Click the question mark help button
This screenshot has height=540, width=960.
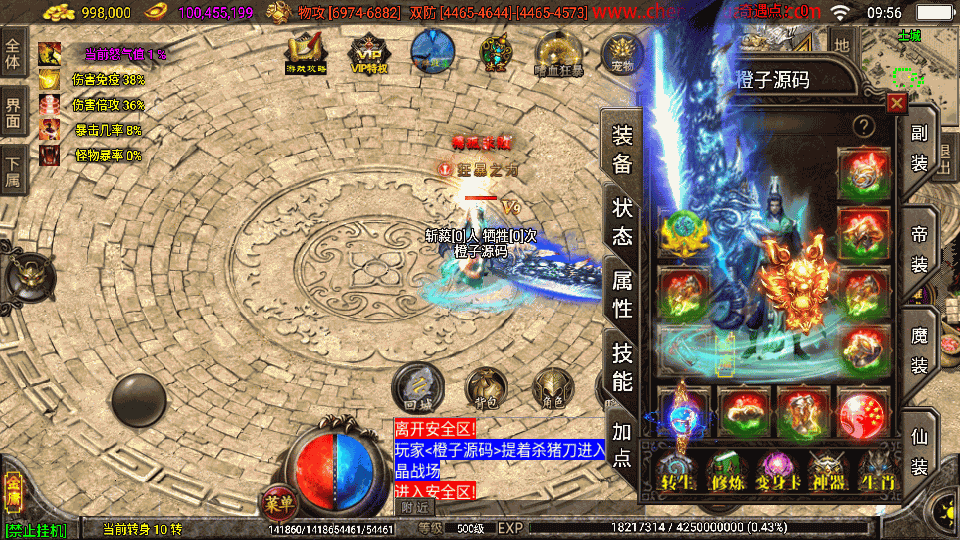pos(863,127)
